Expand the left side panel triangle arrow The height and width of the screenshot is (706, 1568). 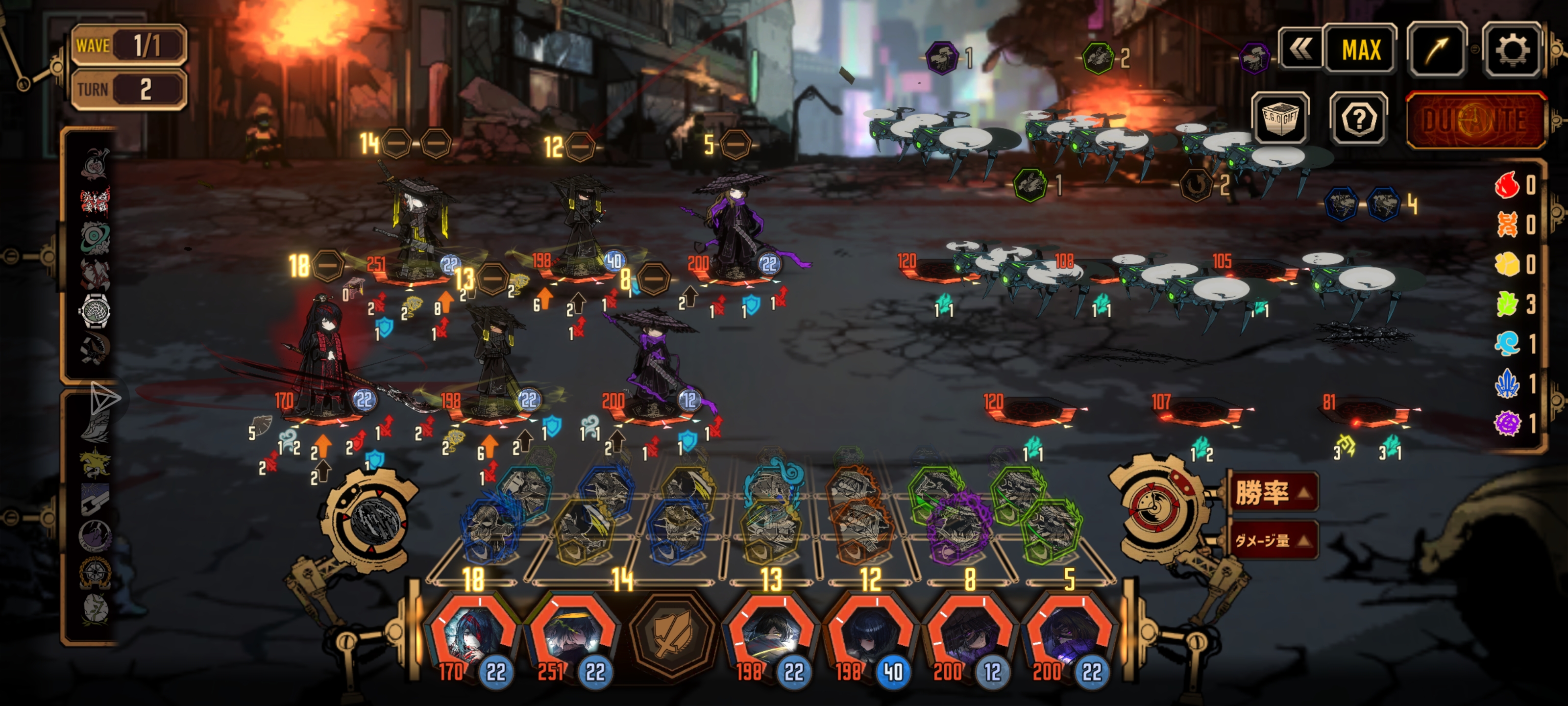pyautogui.click(x=105, y=399)
